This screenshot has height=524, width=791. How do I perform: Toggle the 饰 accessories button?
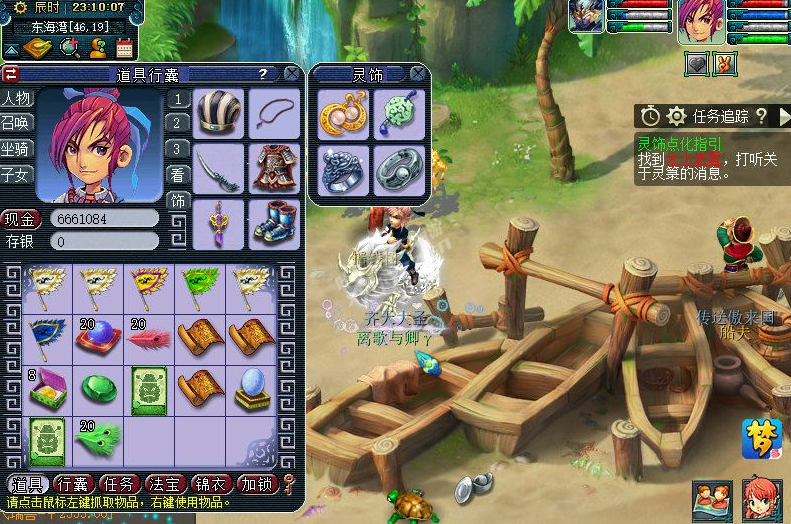(177, 200)
